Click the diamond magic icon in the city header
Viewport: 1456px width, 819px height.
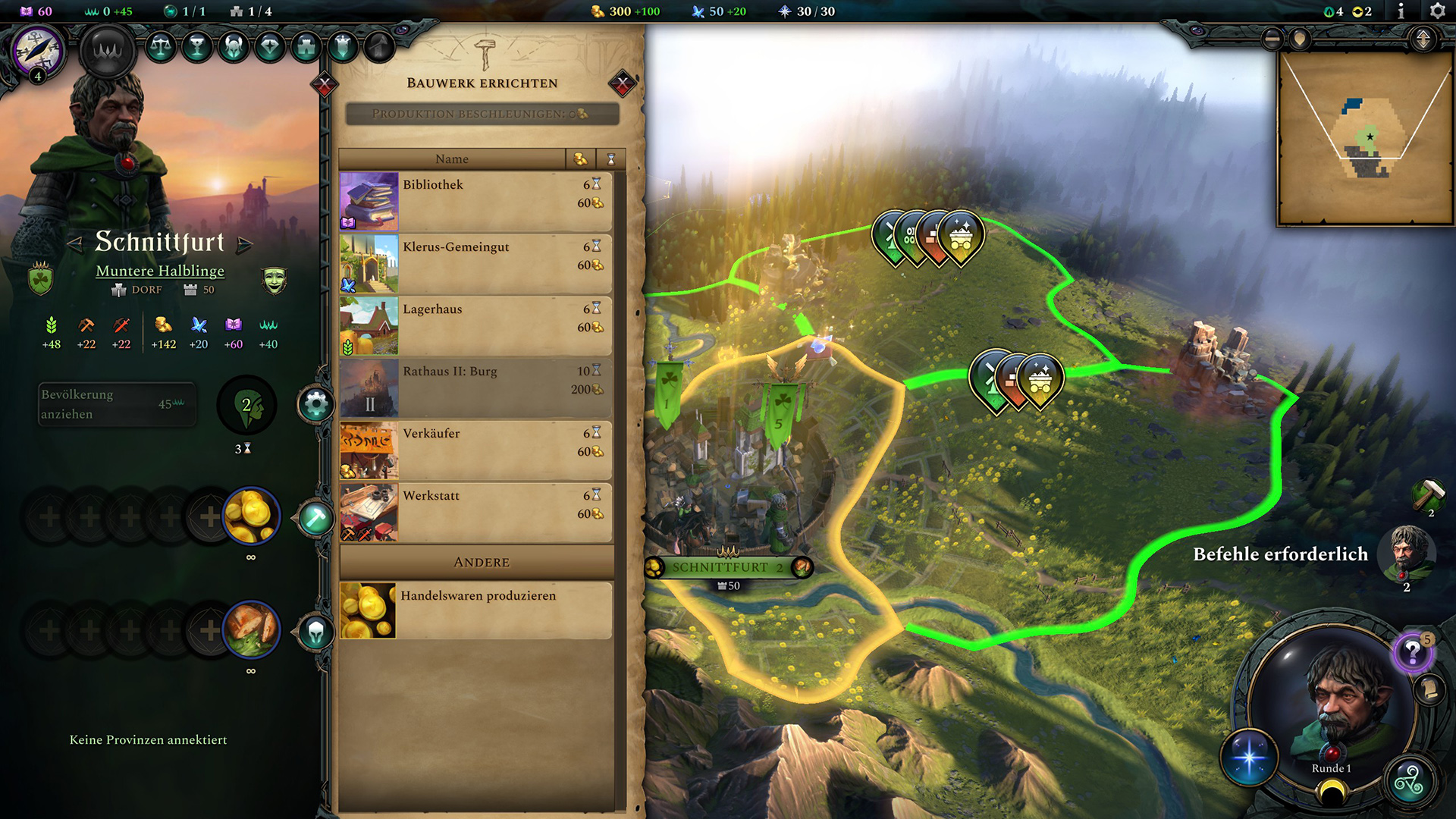click(269, 47)
